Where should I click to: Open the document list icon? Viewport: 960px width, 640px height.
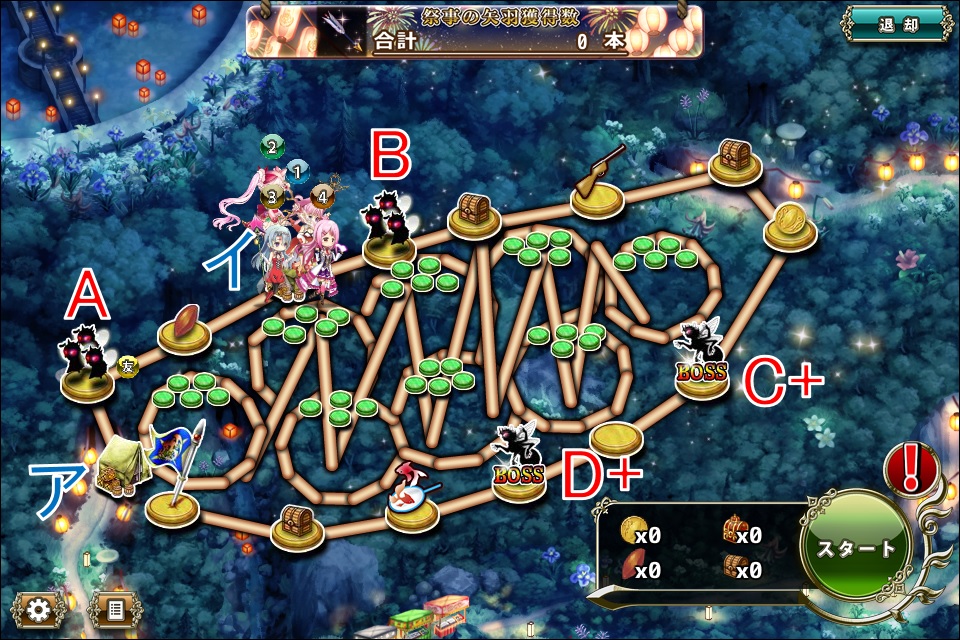(114, 608)
